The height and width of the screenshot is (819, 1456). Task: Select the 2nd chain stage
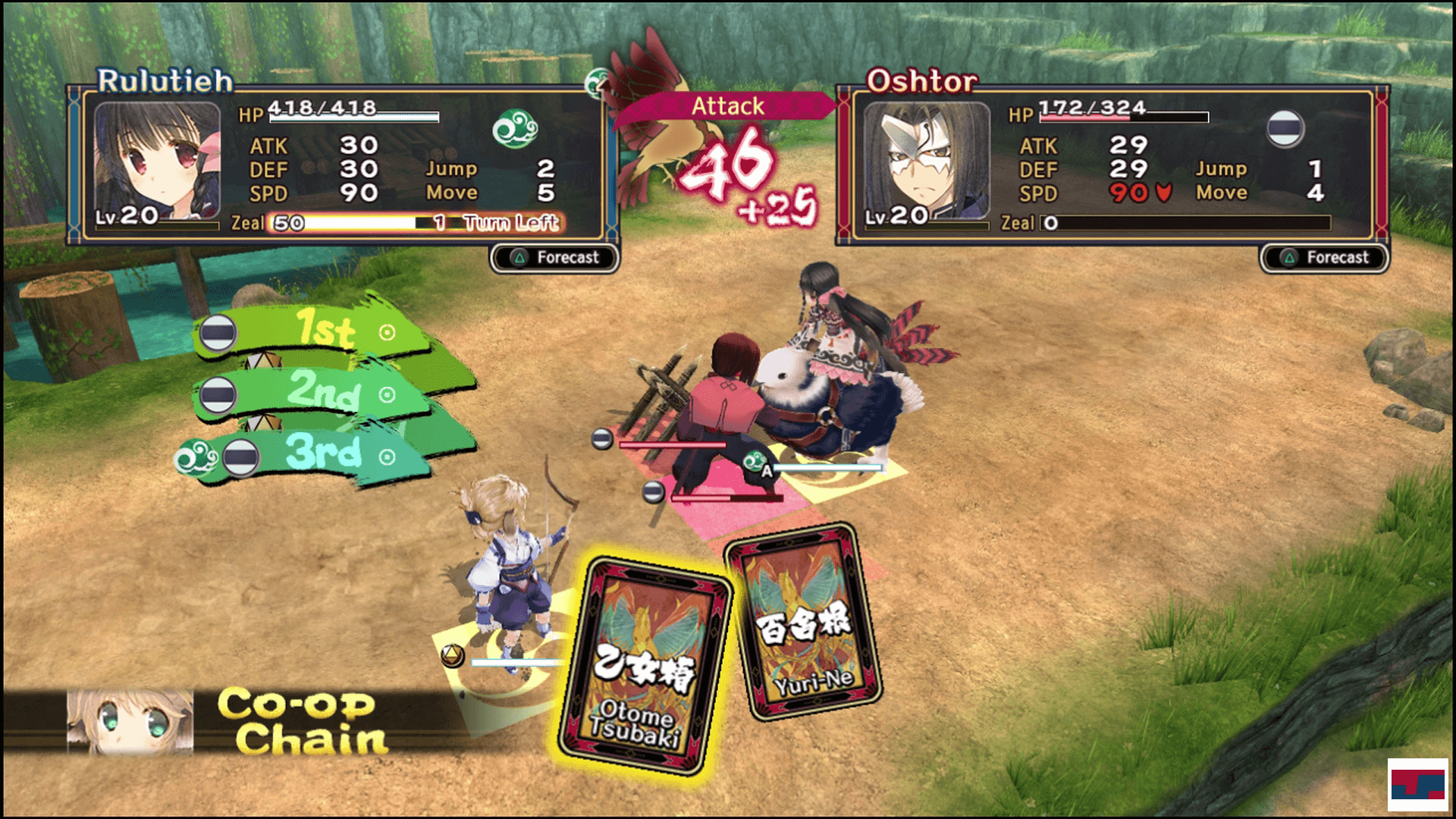pyautogui.click(x=325, y=392)
